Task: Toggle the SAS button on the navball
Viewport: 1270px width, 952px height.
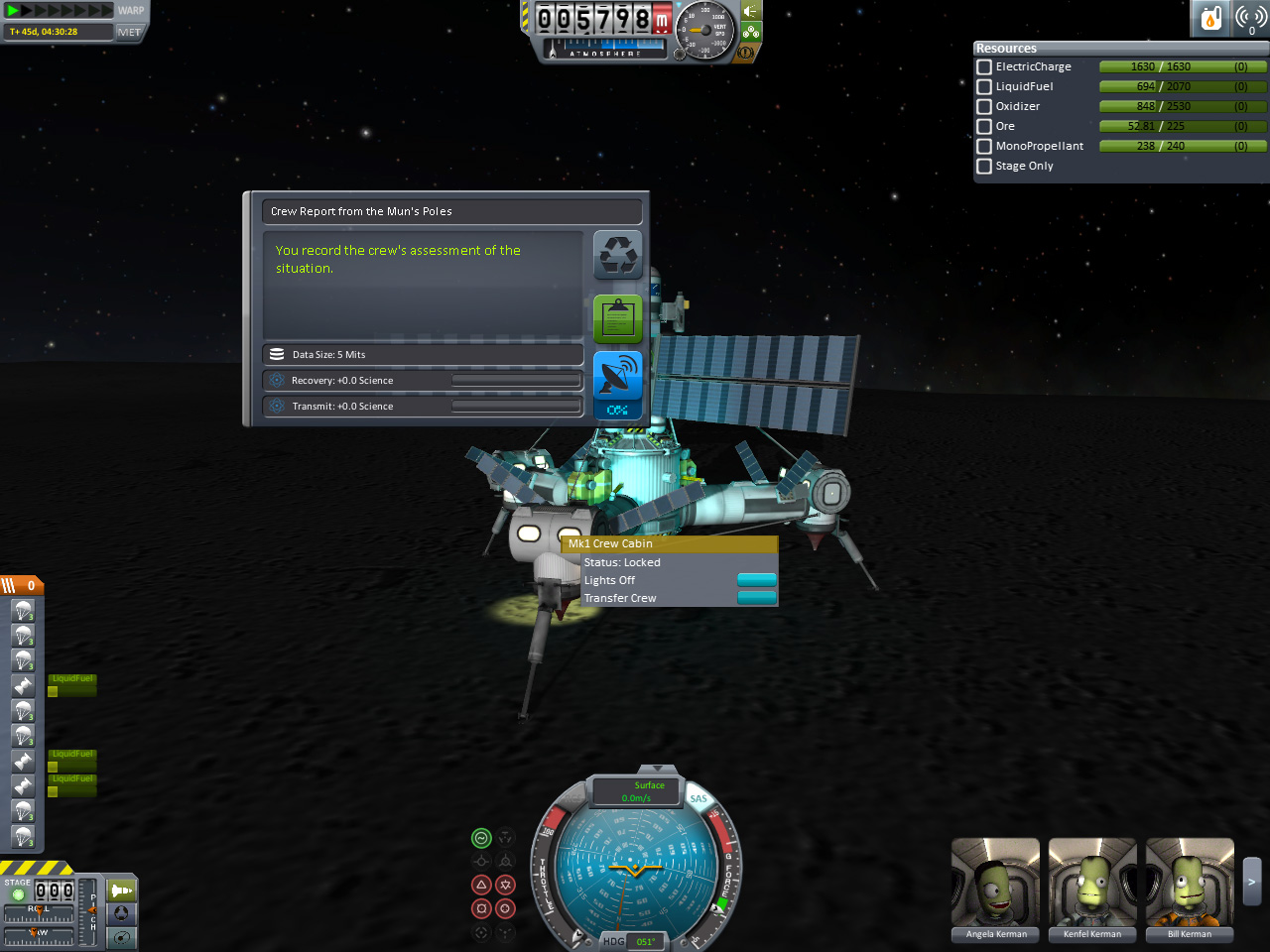Action: 698,798
